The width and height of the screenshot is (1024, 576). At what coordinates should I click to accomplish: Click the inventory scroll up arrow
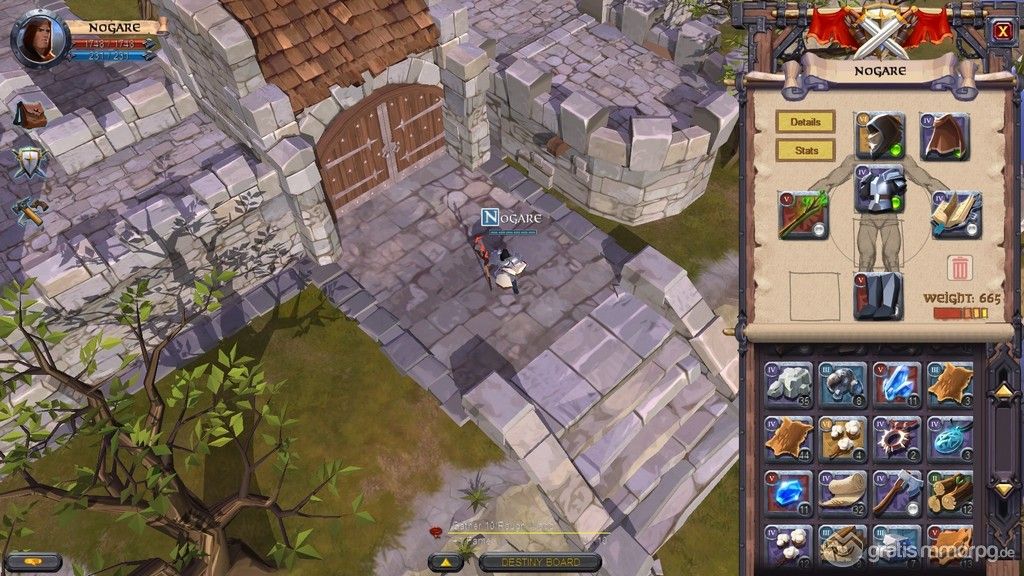coord(1004,393)
